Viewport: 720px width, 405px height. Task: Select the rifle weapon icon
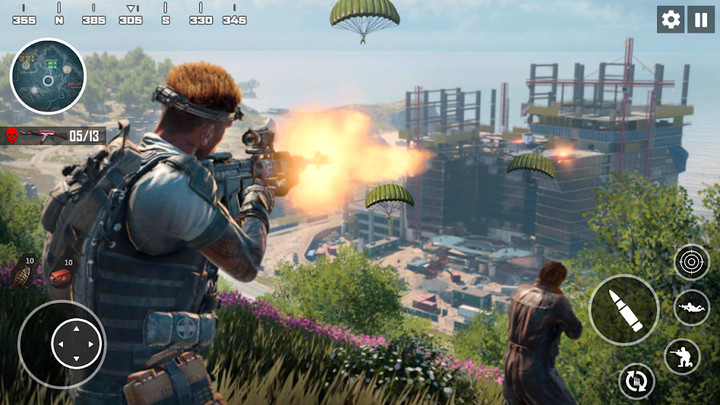pos(43,134)
